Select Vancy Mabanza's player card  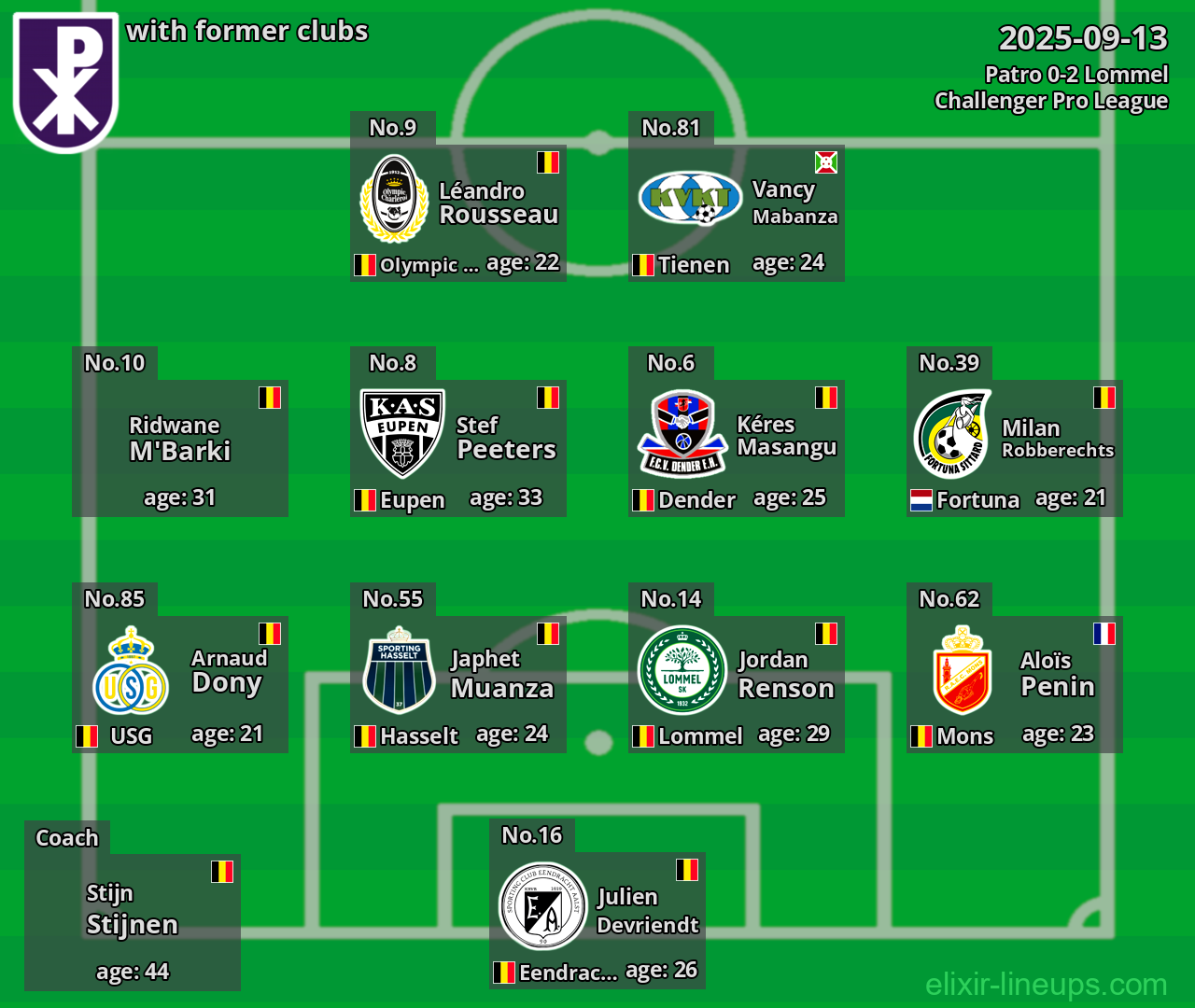tap(737, 213)
